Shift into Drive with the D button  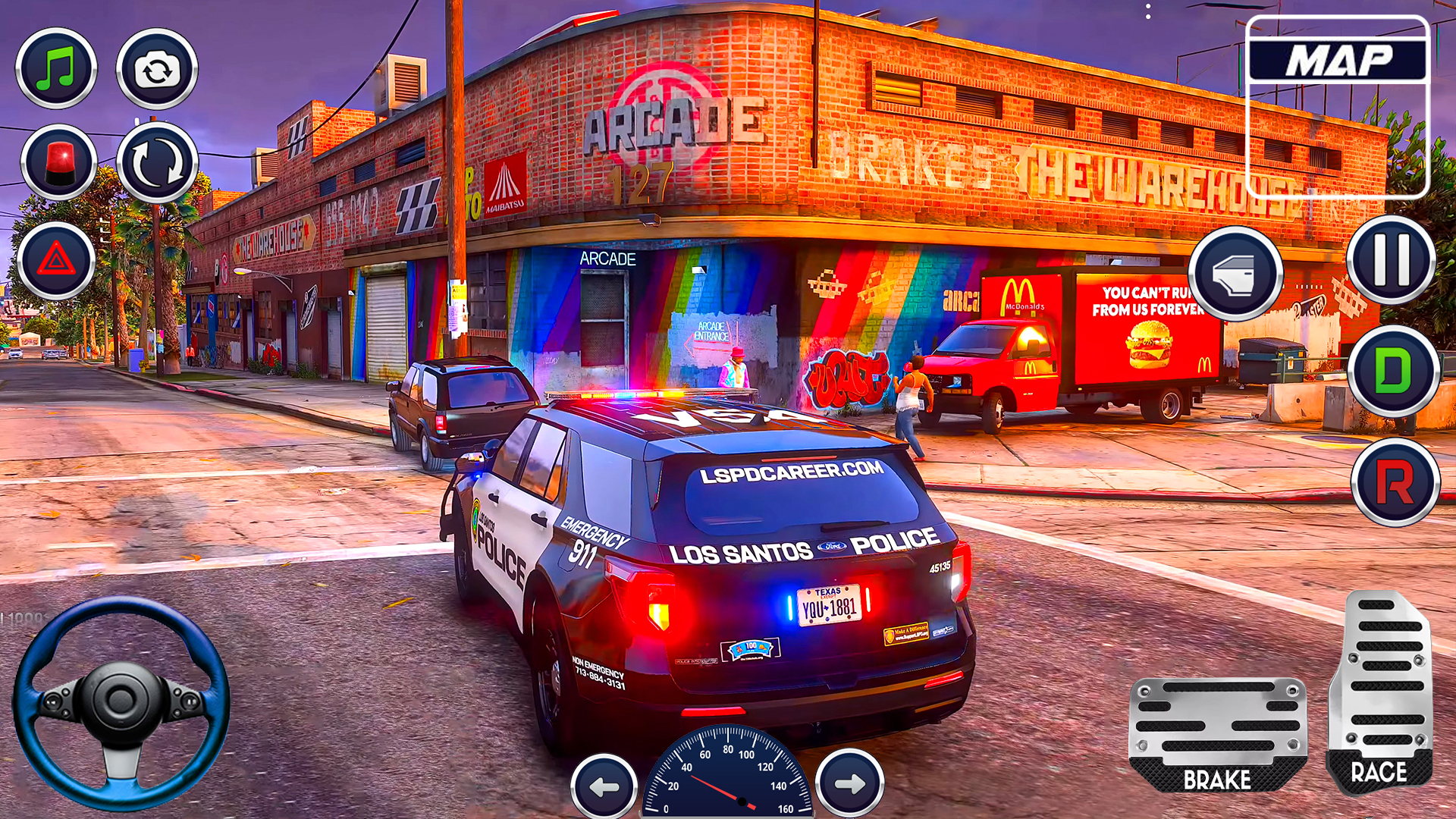[x=1394, y=372]
